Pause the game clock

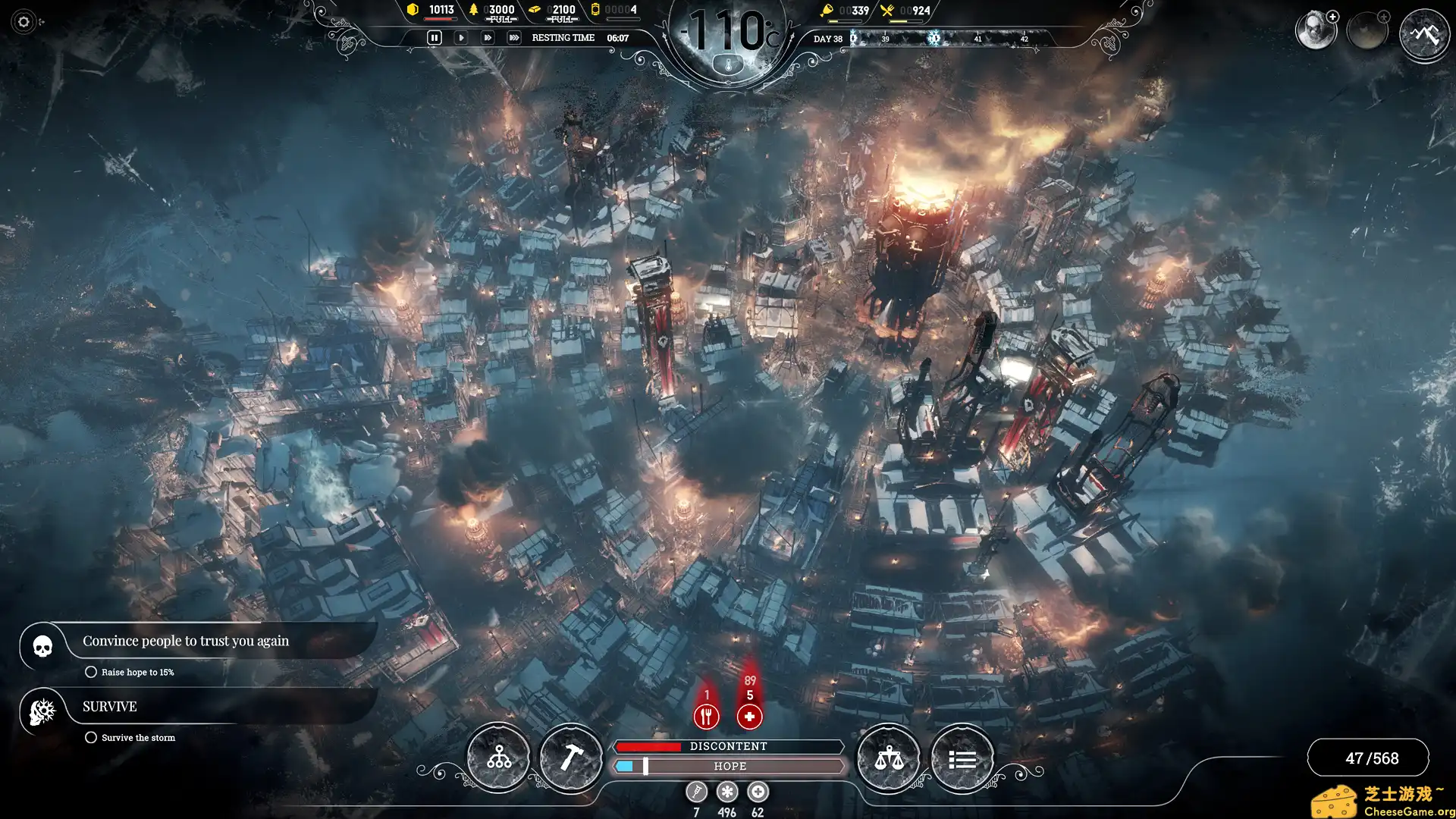434,36
